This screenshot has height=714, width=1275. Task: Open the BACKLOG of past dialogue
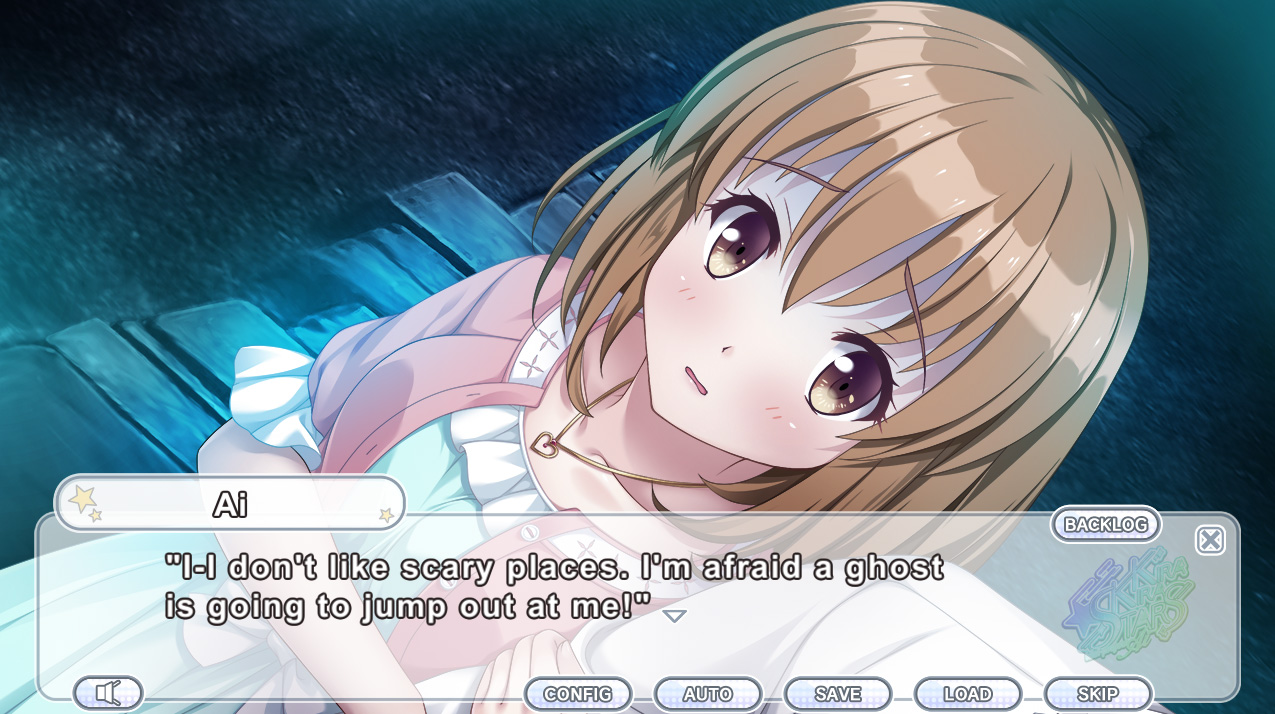(1105, 524)
